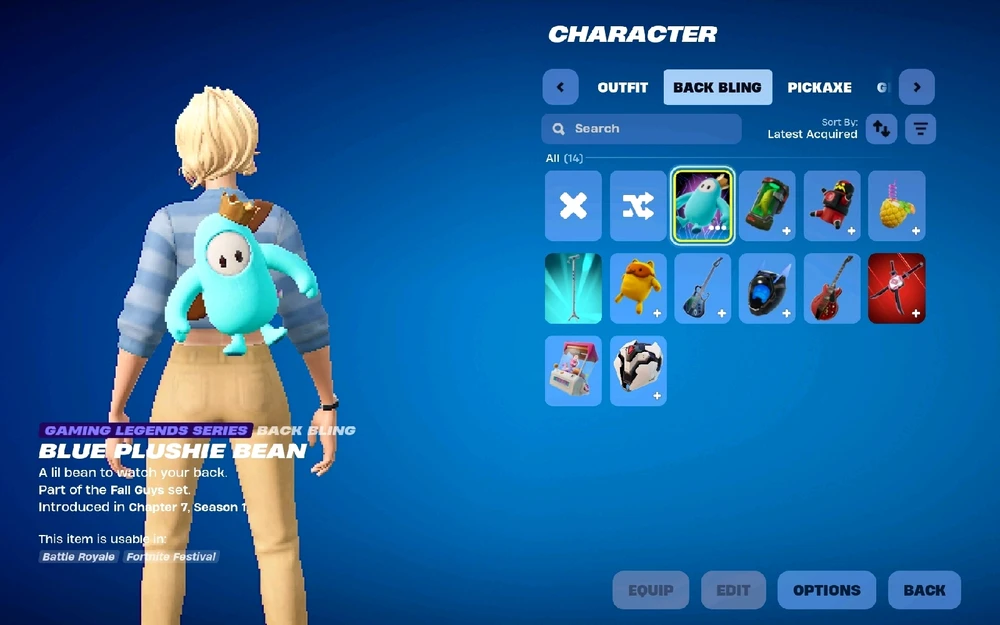Viewport: 1000px width, 625px height.
Task: Select the Back Bling tab
Action: pos(717,87)
